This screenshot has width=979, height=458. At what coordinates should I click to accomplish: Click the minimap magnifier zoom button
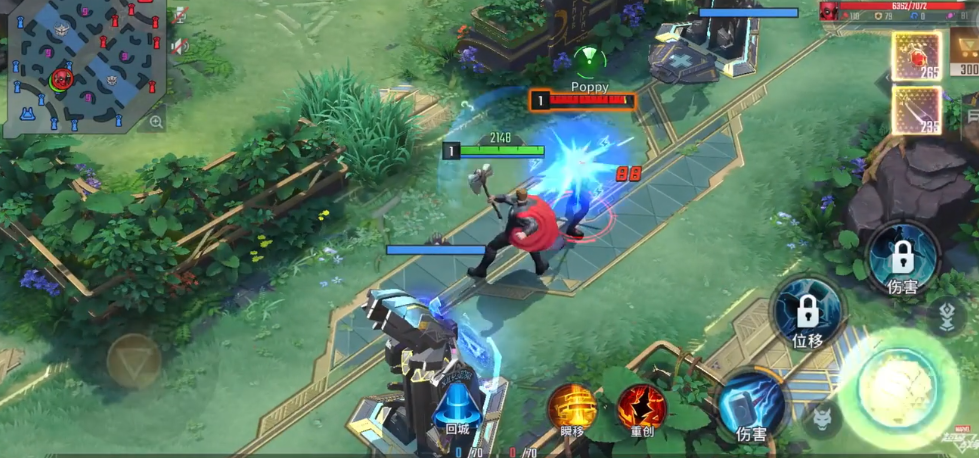coord(156,122)
